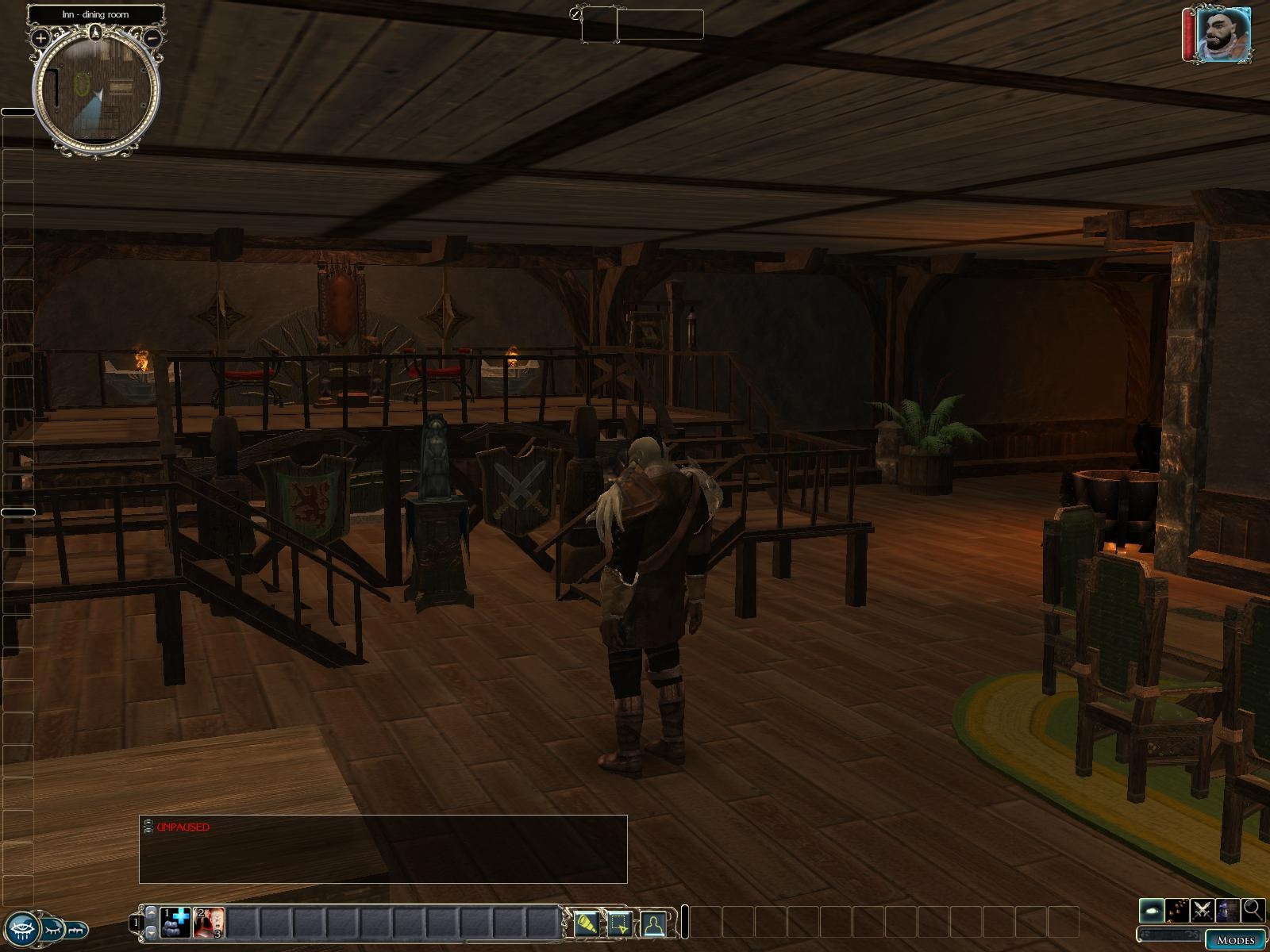1270x952 pixels.
Task: Toggle the golden footprints tracking mode
Action: [x=1178, y=909]
